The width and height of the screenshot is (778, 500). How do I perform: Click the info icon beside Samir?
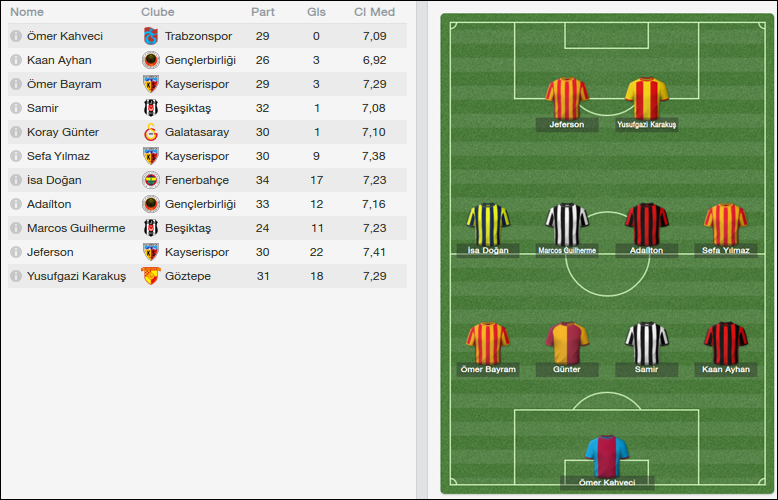pyautogui.click(x=16, y=108)
